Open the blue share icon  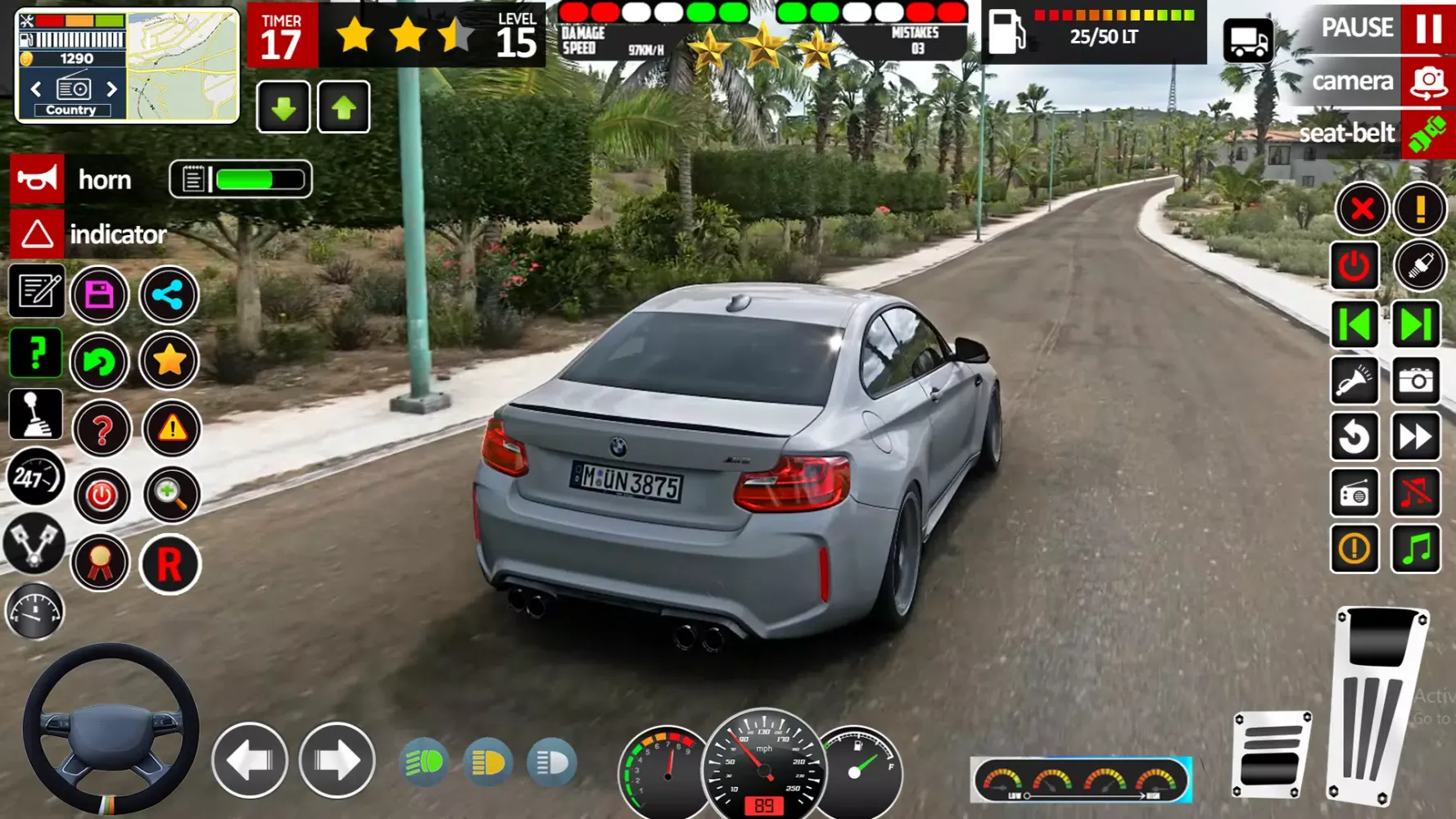coord(169,294)
